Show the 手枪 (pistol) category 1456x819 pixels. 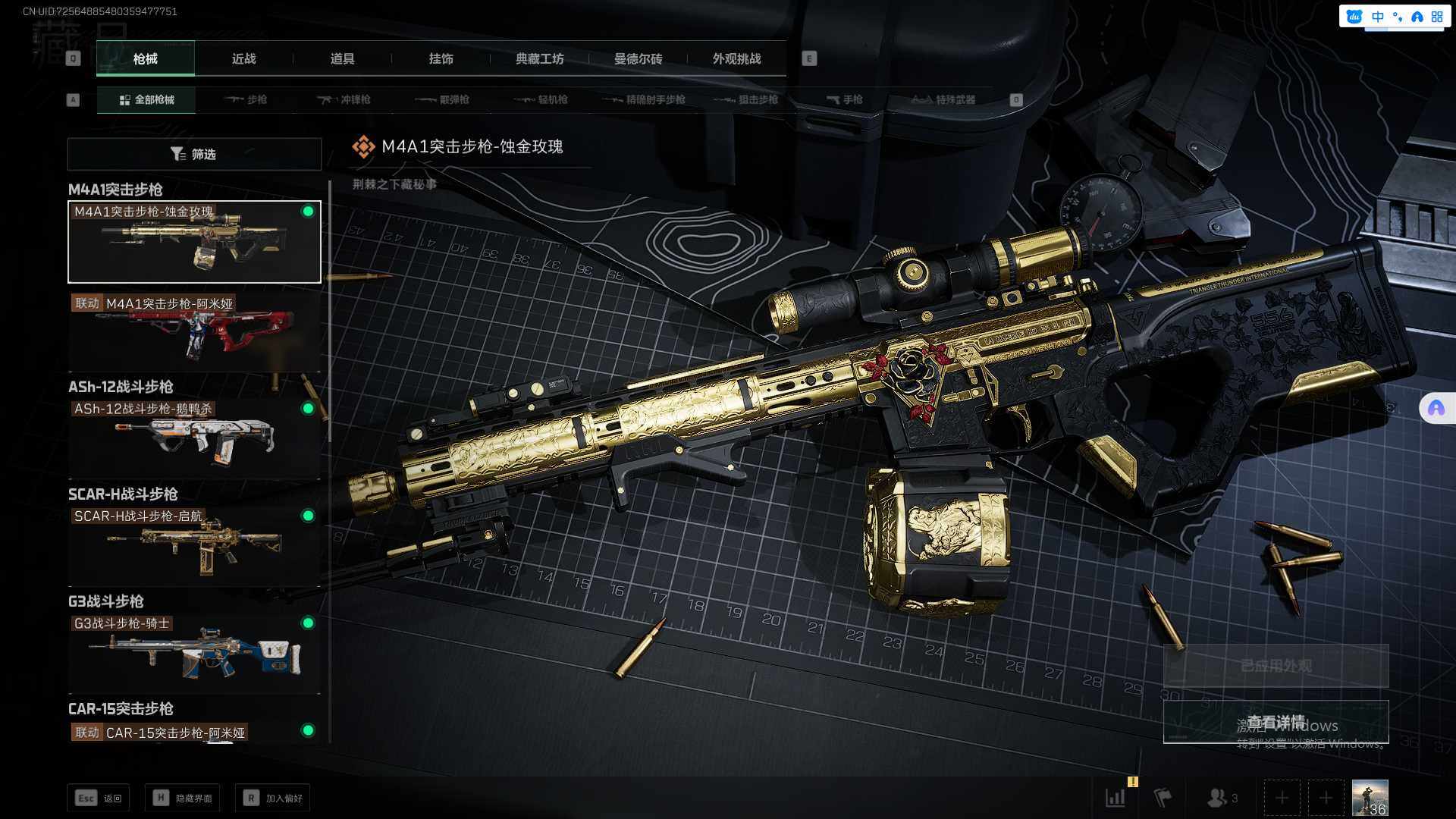(844, 99)
